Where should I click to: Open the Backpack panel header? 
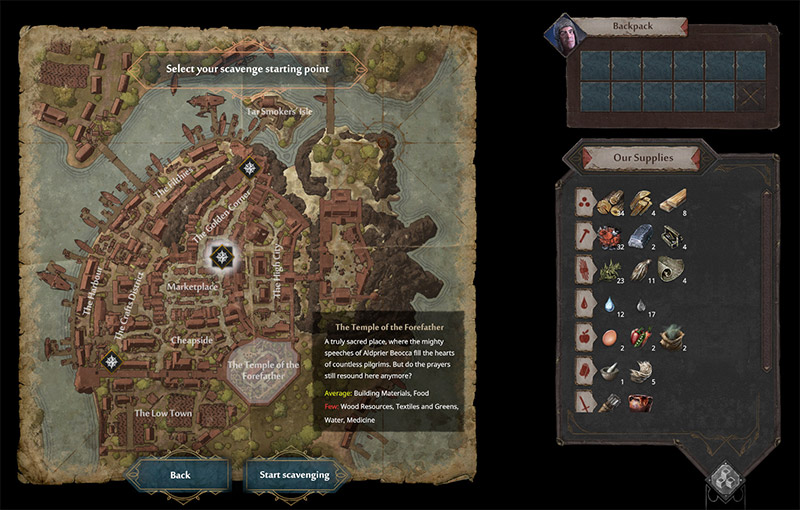pyautogui.click(x=632, y=26)
